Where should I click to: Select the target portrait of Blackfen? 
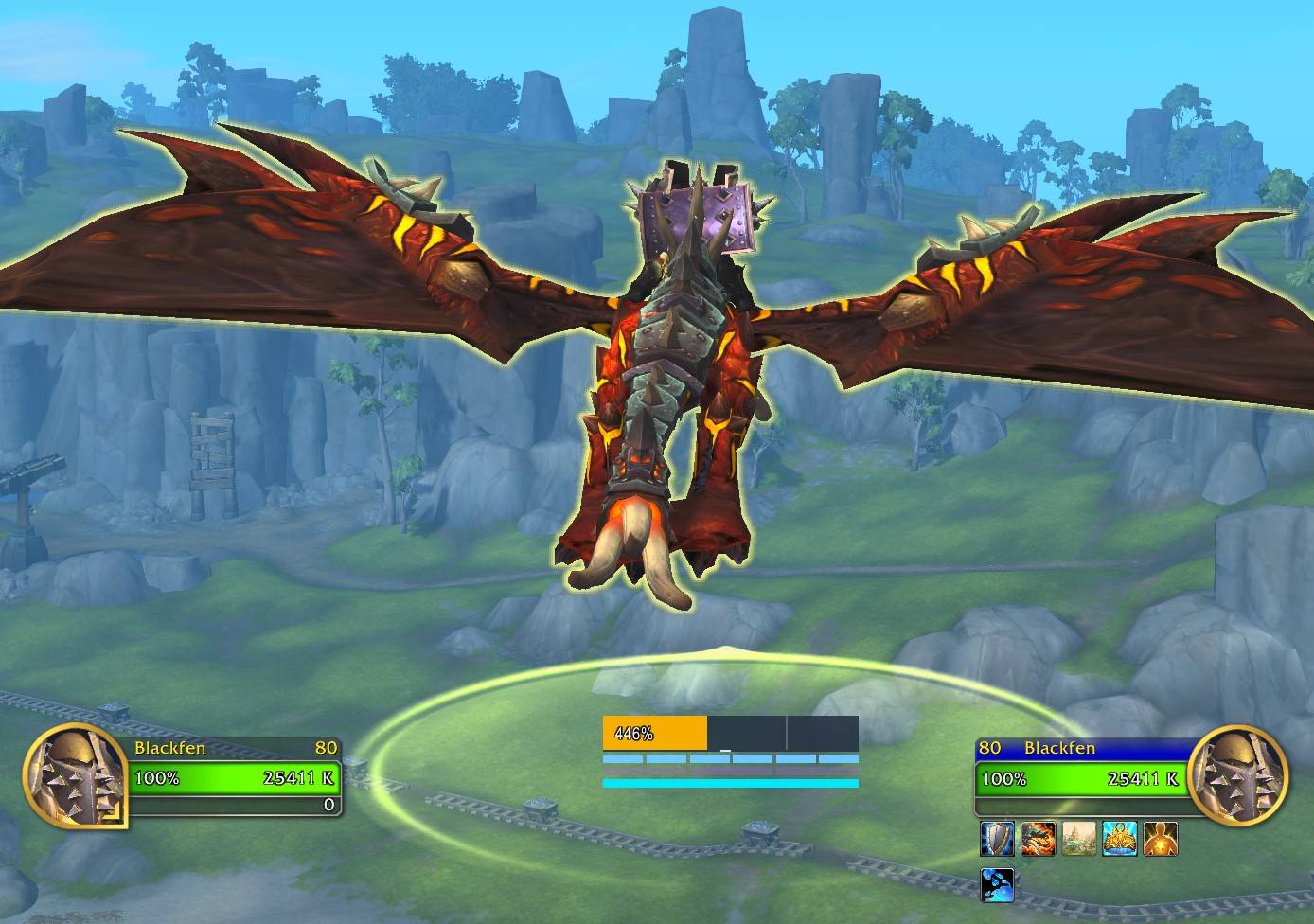(1238, 773)
